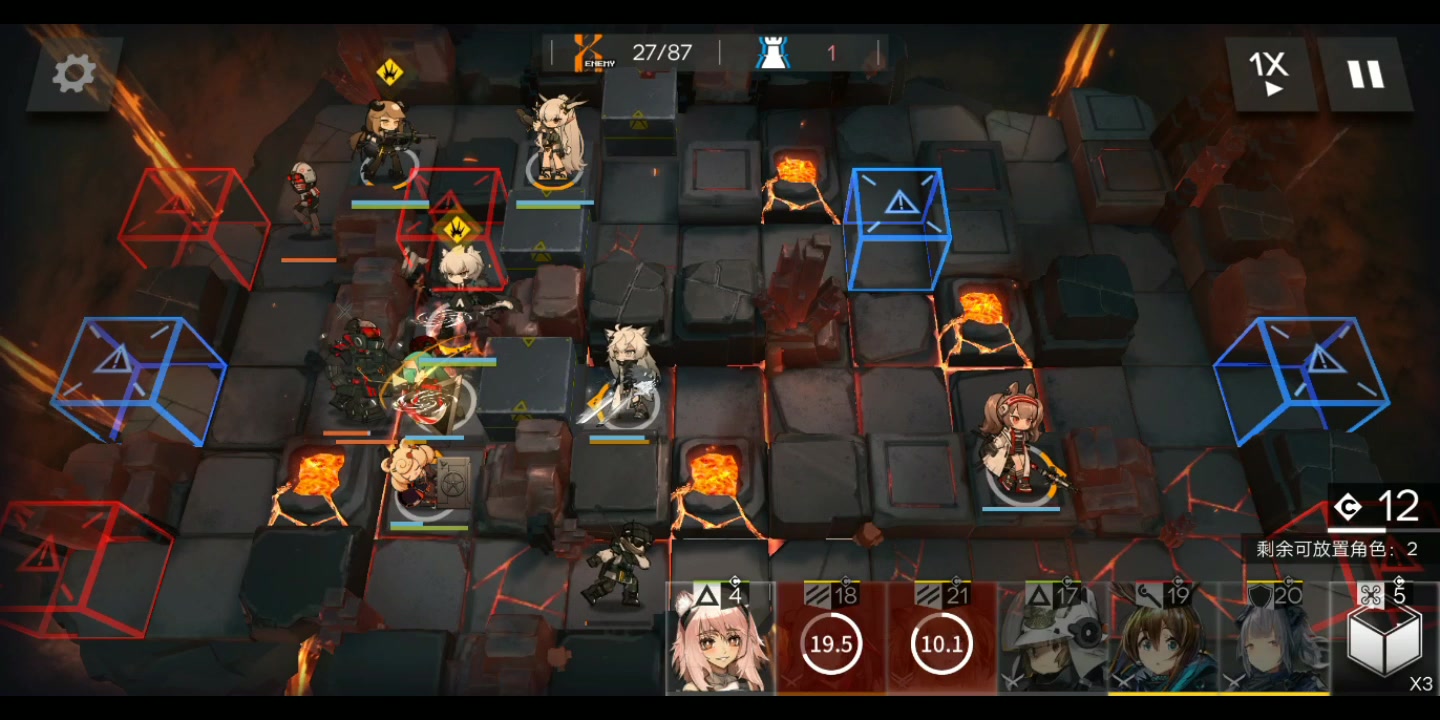Select the redeploying operator card showing 19.5
The height and width of the screenshot is (720, 1440).
click(x=831, y=640)
